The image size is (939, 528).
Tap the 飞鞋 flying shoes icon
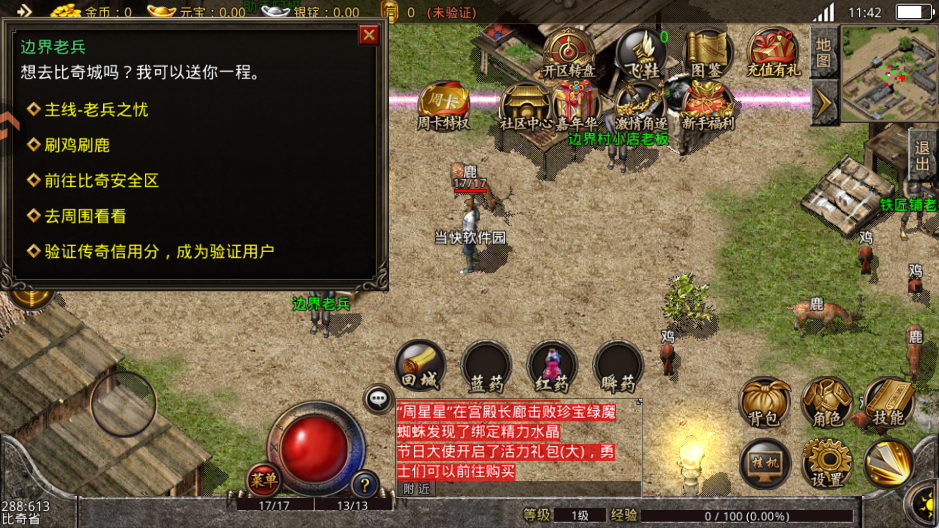point(641,52)
